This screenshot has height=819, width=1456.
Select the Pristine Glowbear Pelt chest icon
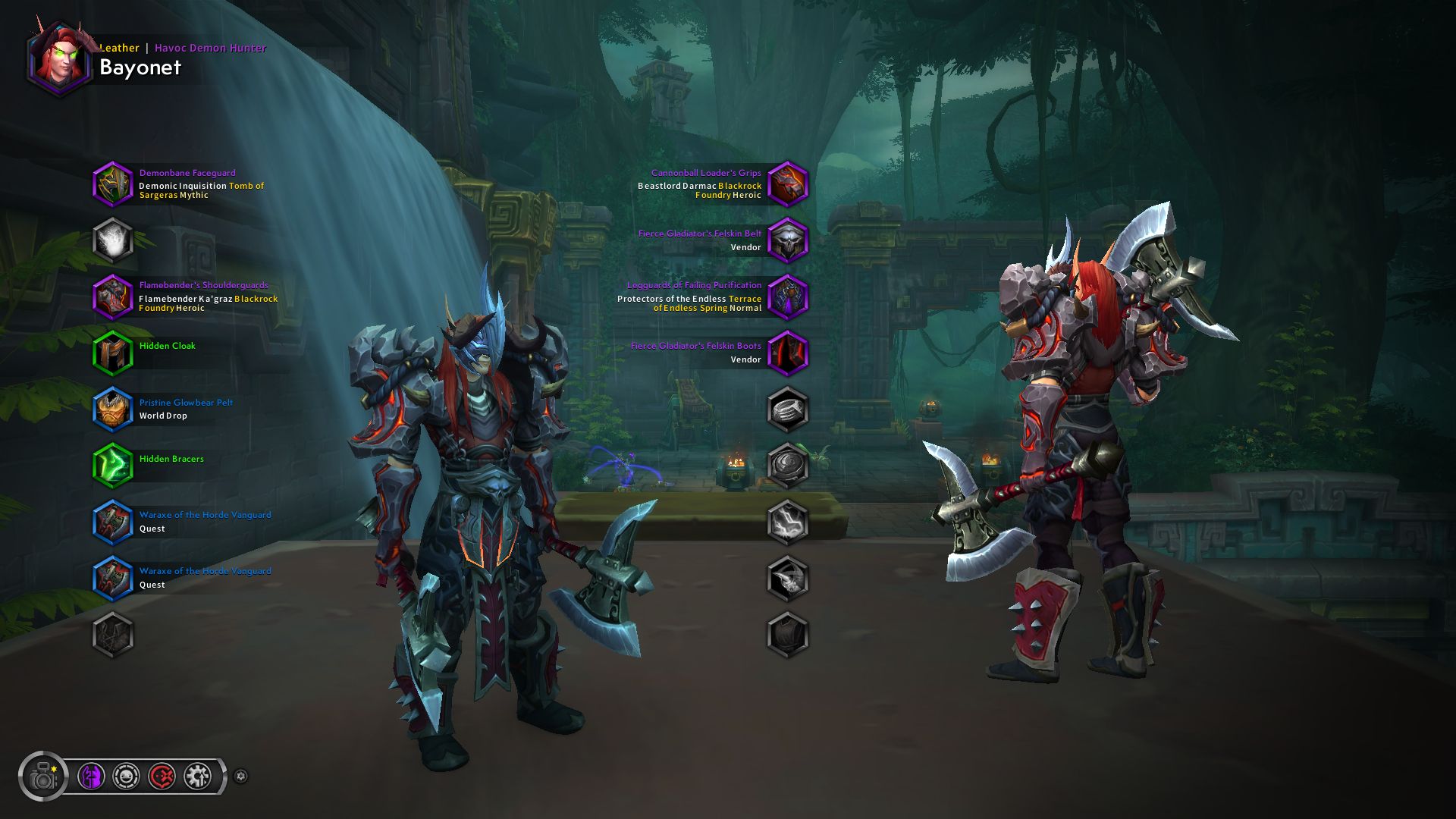112,409
